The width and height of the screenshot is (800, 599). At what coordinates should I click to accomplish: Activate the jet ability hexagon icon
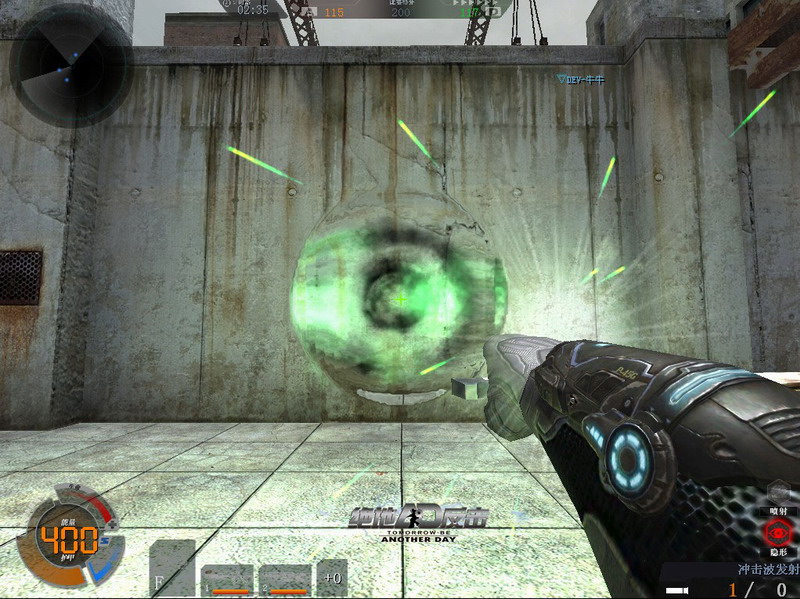(x=780, y=490)
